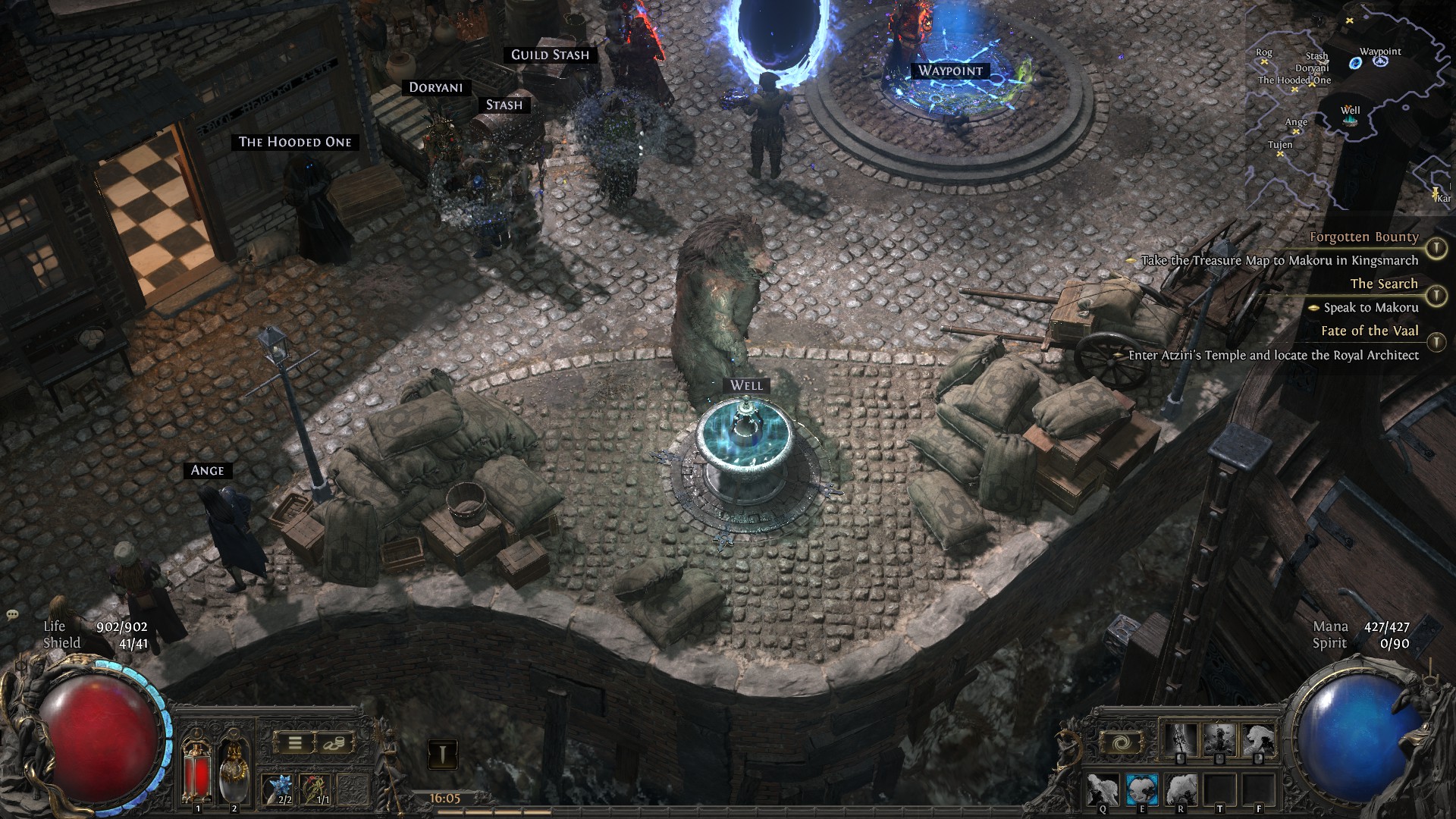Open the chat speech bubble icon
The height and width of the screenshot is (819, 1456).
(x=11, y=614)
